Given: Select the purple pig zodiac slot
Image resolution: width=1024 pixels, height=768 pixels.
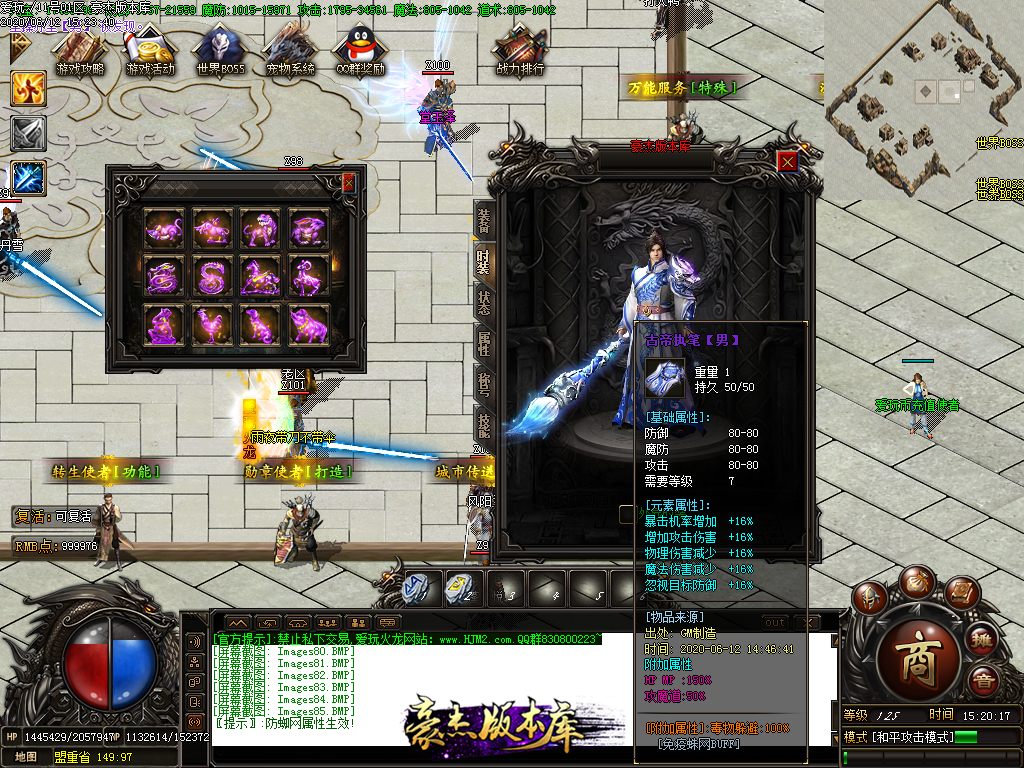Looking at the screenshot, I should [x=309, y=325].
